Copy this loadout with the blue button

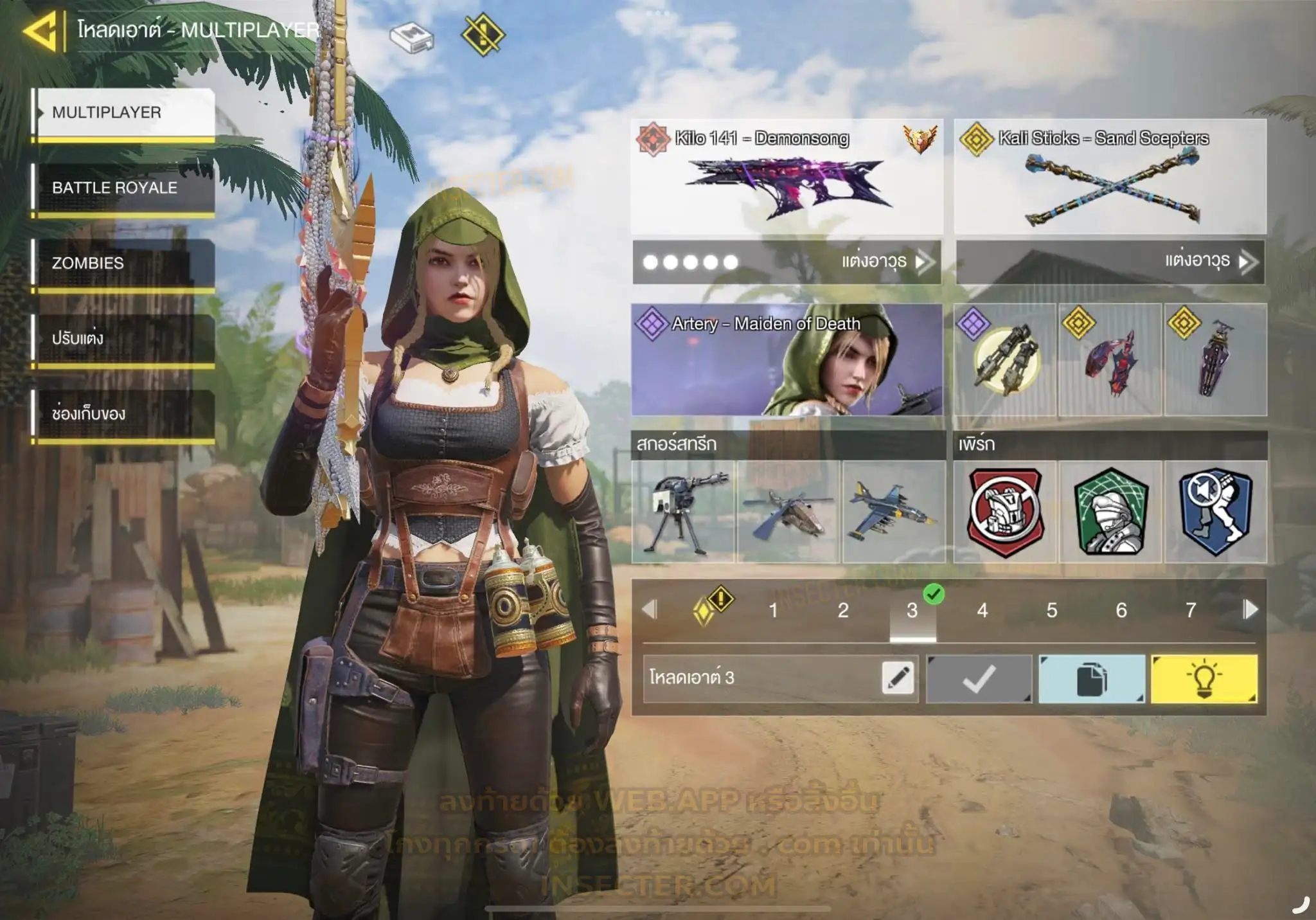point(1091,679)
